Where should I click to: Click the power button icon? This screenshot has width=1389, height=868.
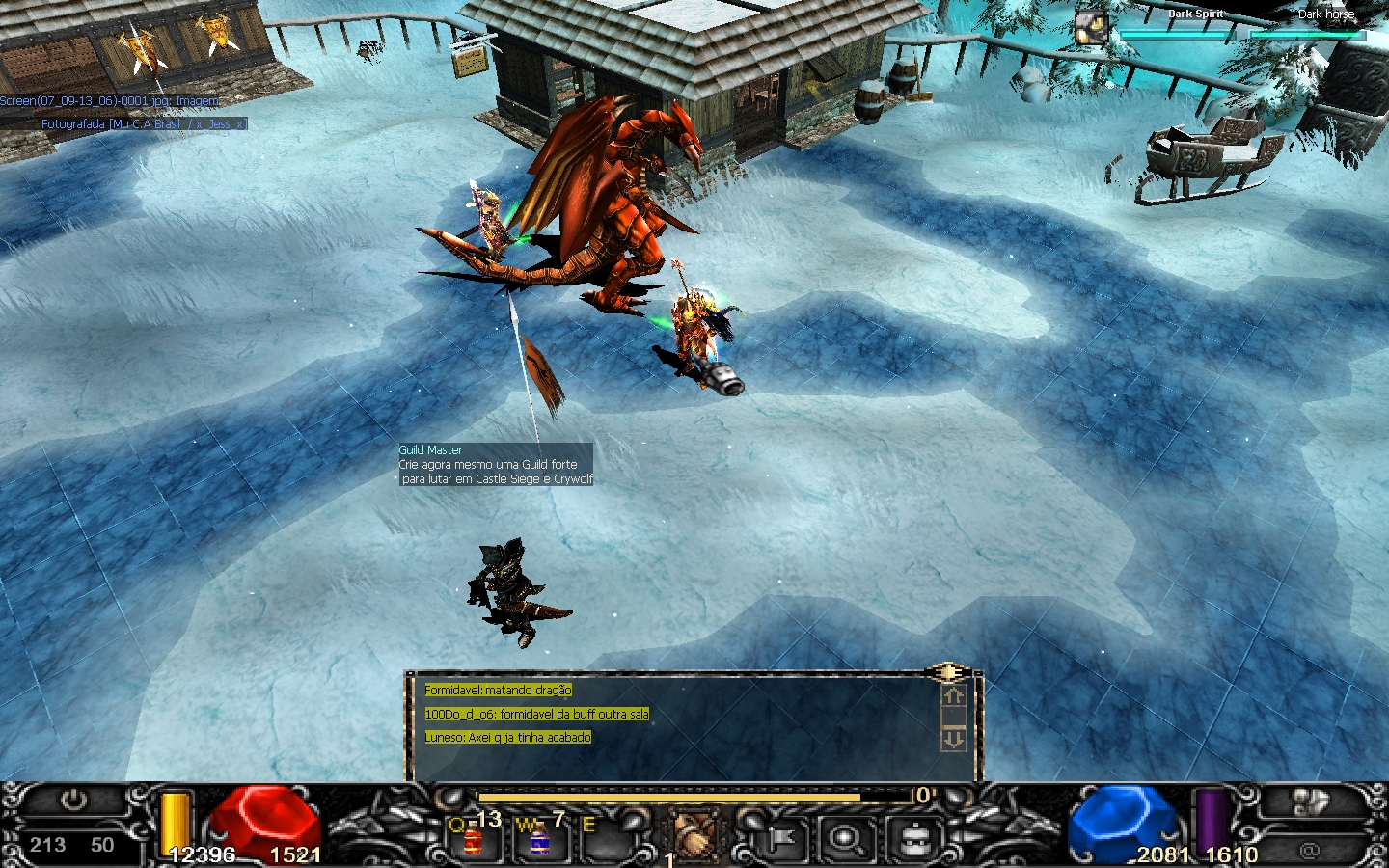click(x=73, y=800)
